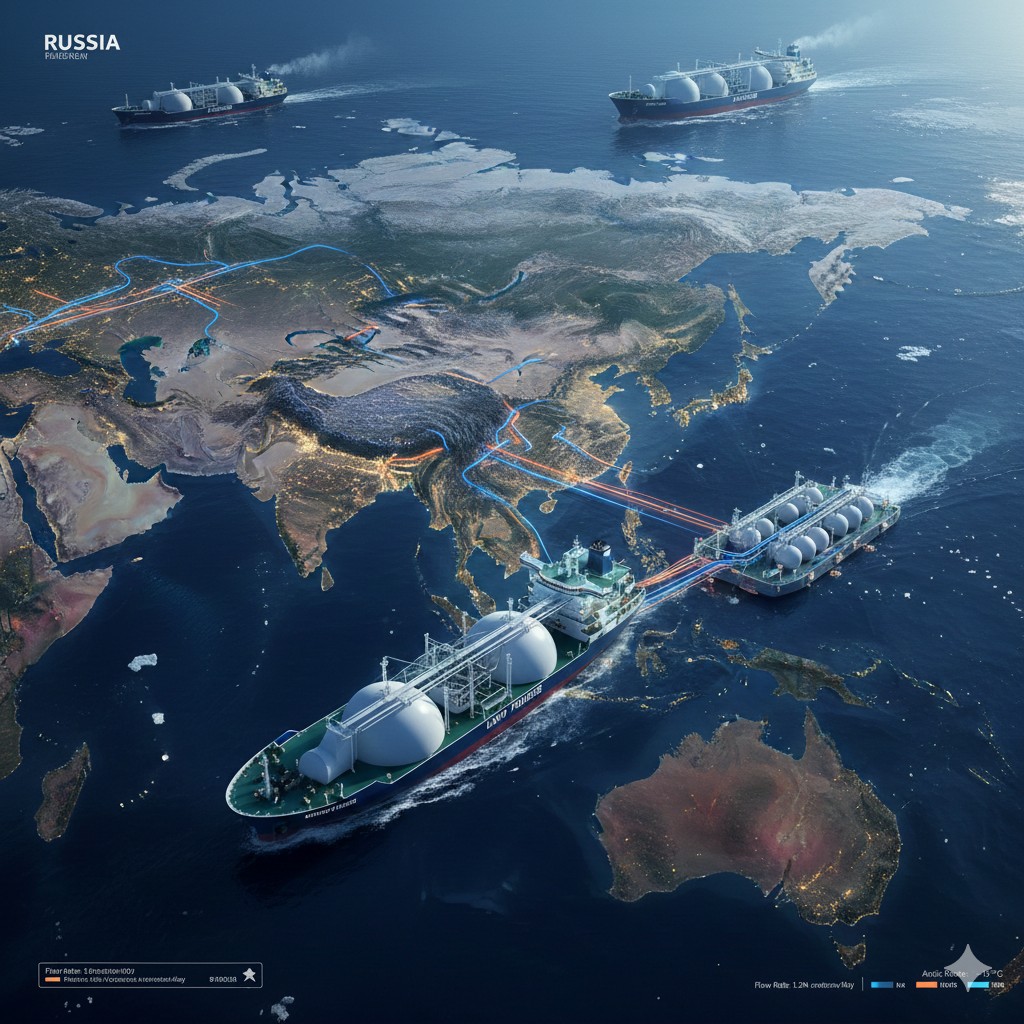The width and height of the screenshot is (1024, 1024).
Task: Toggle the orange legend swatch
Action: point(926,985)
